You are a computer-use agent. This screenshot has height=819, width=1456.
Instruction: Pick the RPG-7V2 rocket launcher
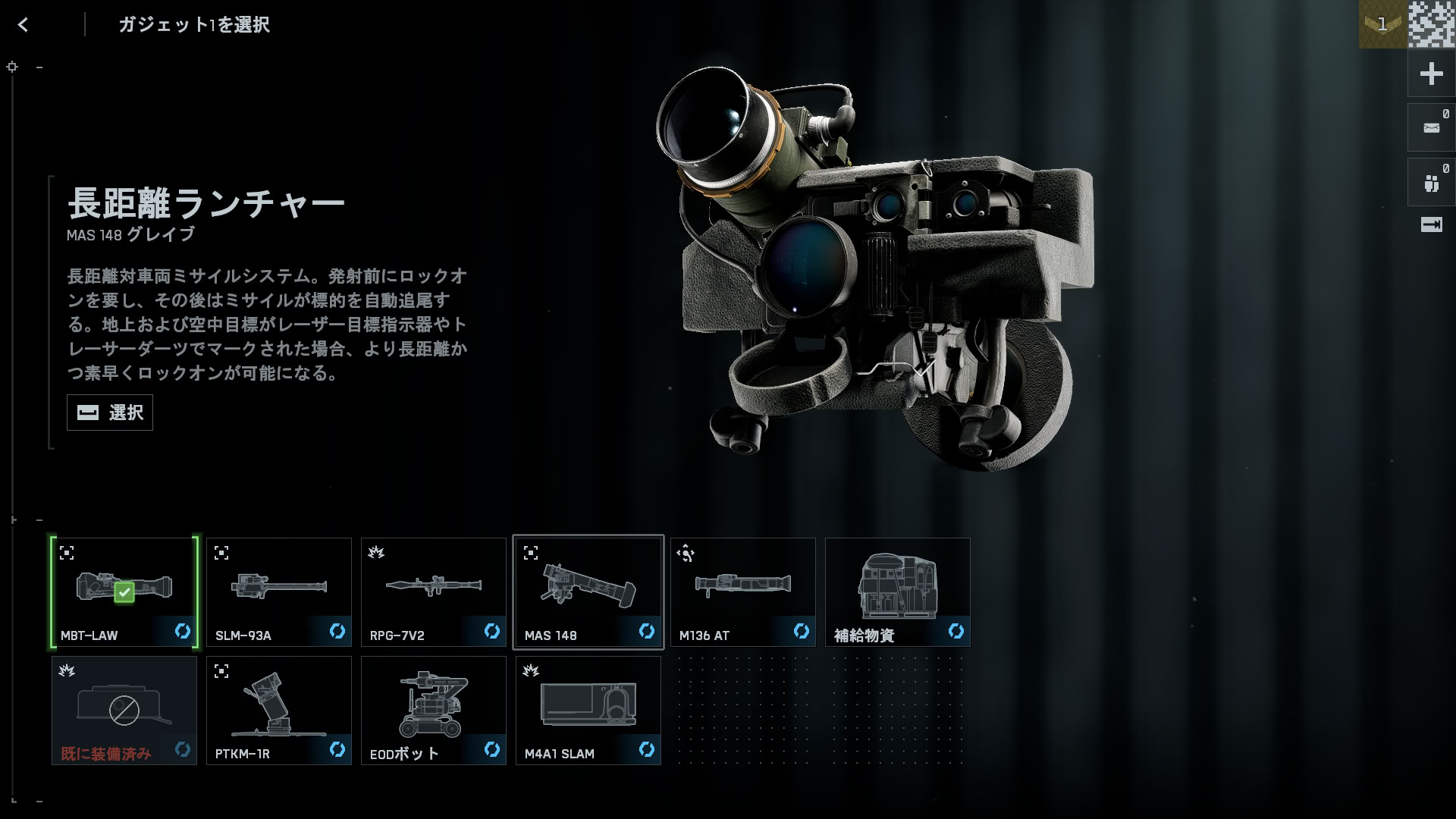pyautogui.click(x=434, y=592)
